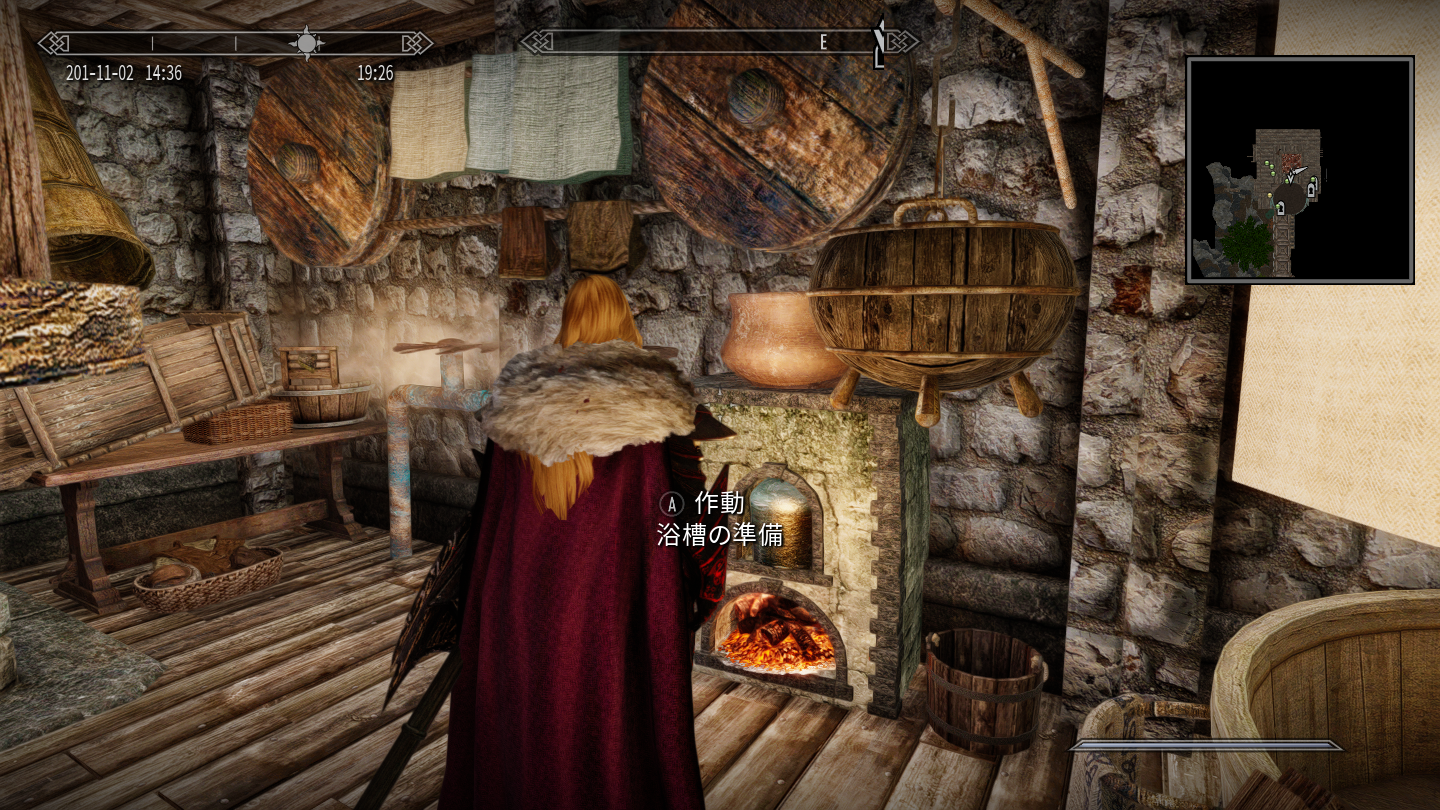Click the minimap in the corner
The image size is (1440, 810).
1300,170
